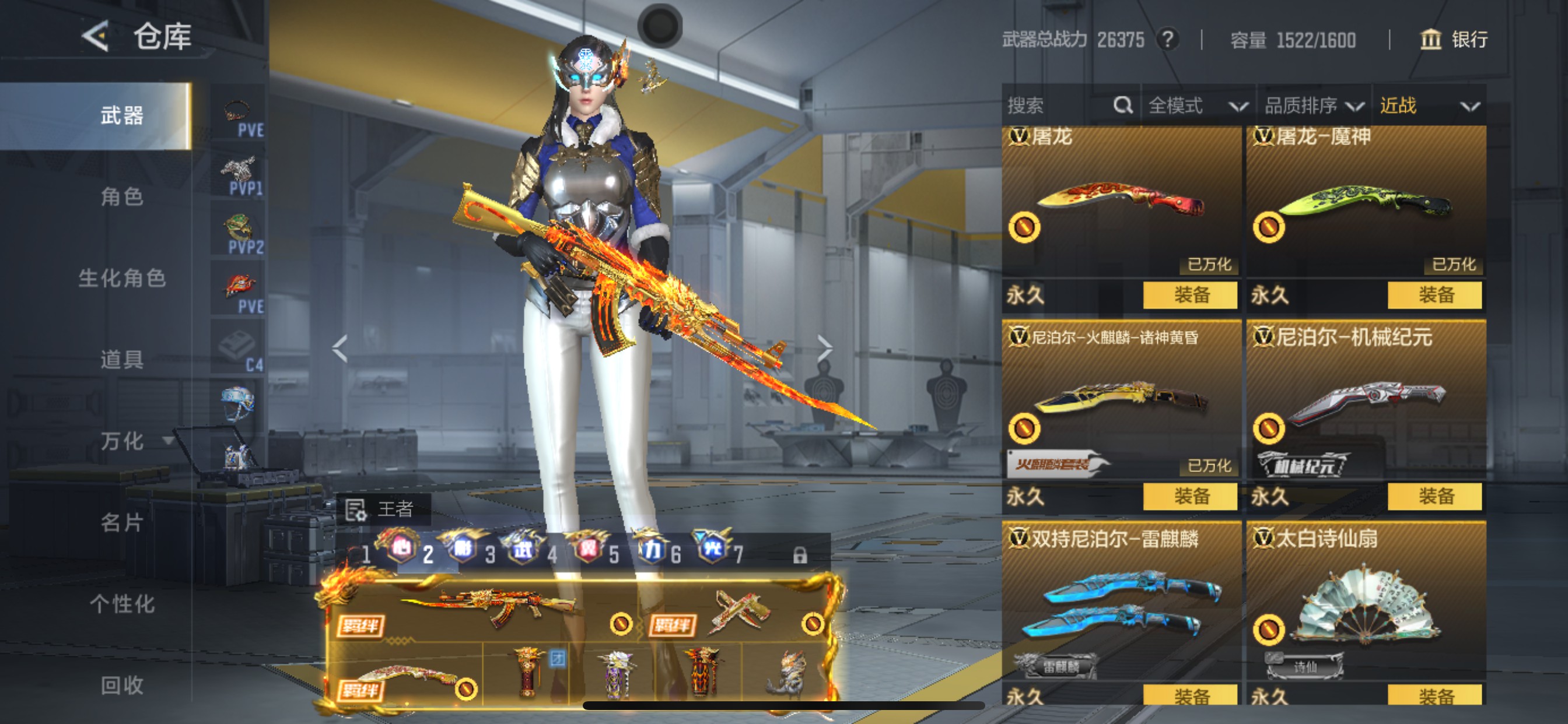Equip the 屠龙 melee weapon

(1190, 295)
